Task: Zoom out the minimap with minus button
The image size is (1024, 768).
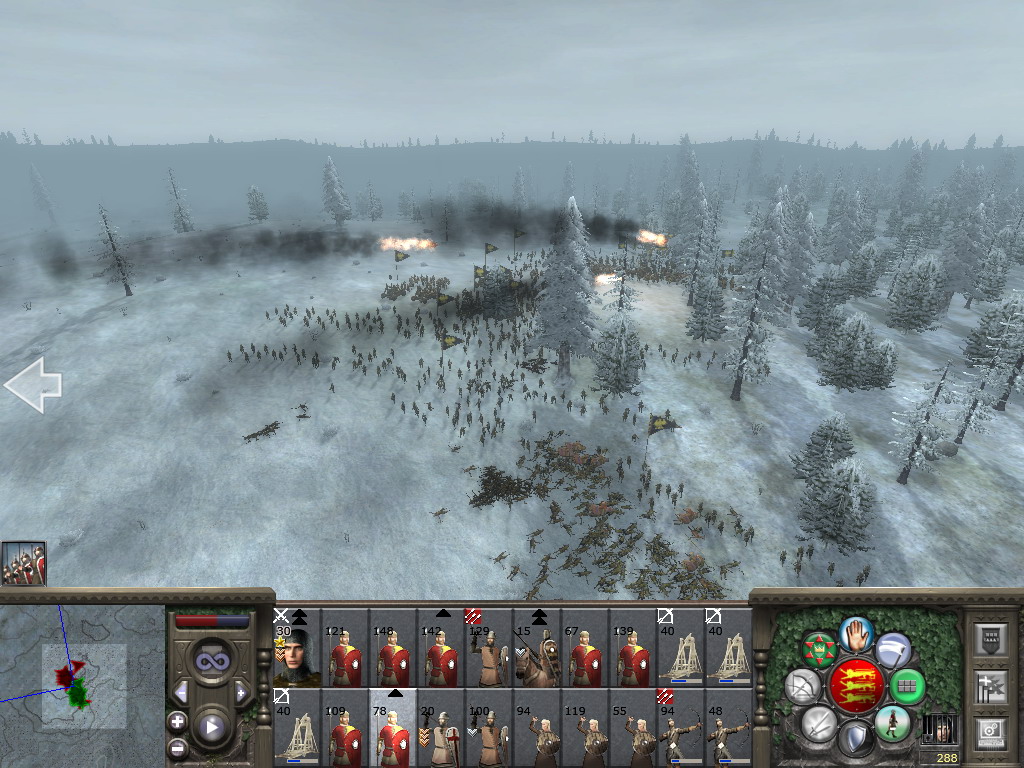Action: (178, 746)
